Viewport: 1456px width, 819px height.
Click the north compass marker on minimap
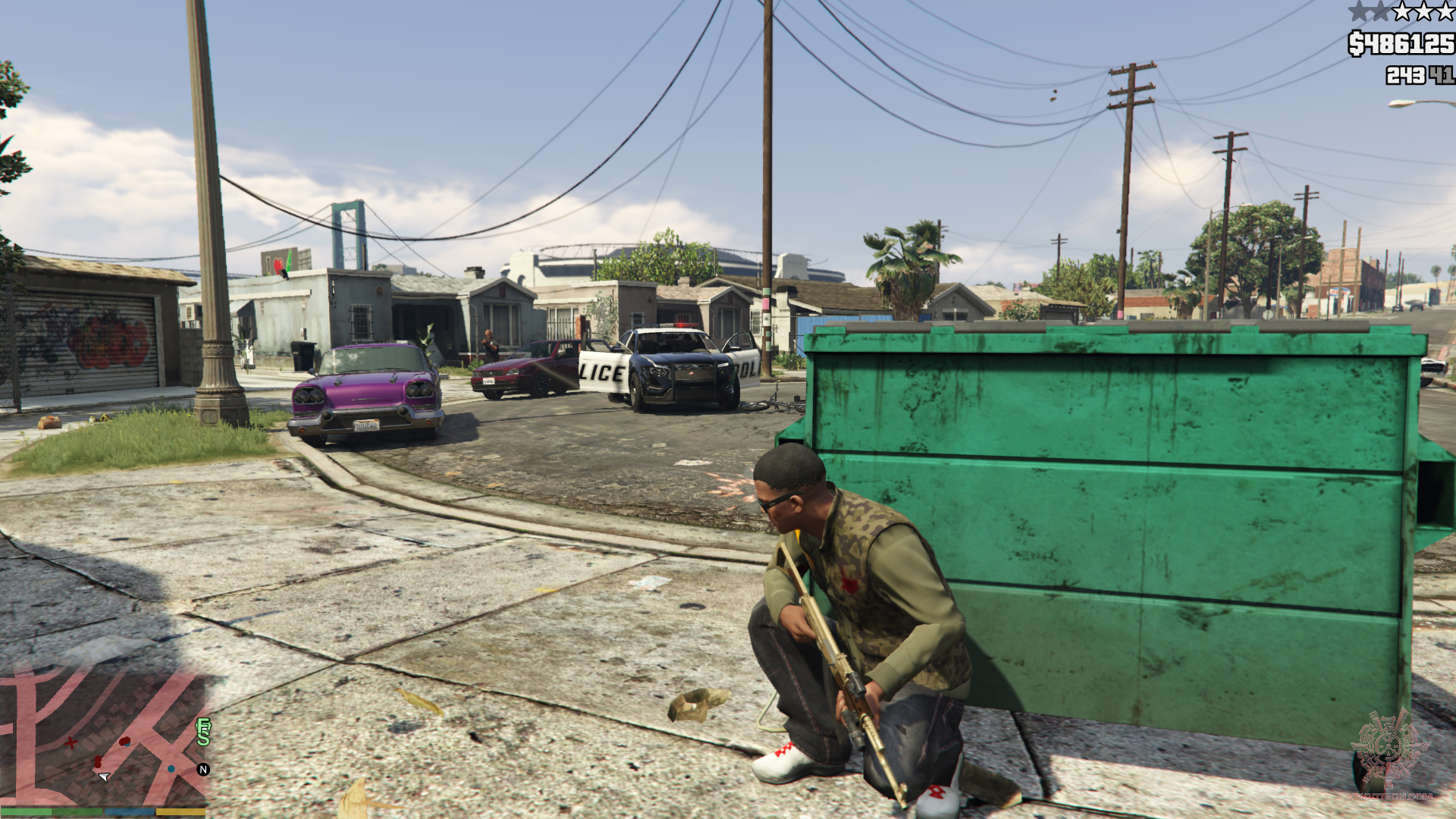tap(203, 770)
